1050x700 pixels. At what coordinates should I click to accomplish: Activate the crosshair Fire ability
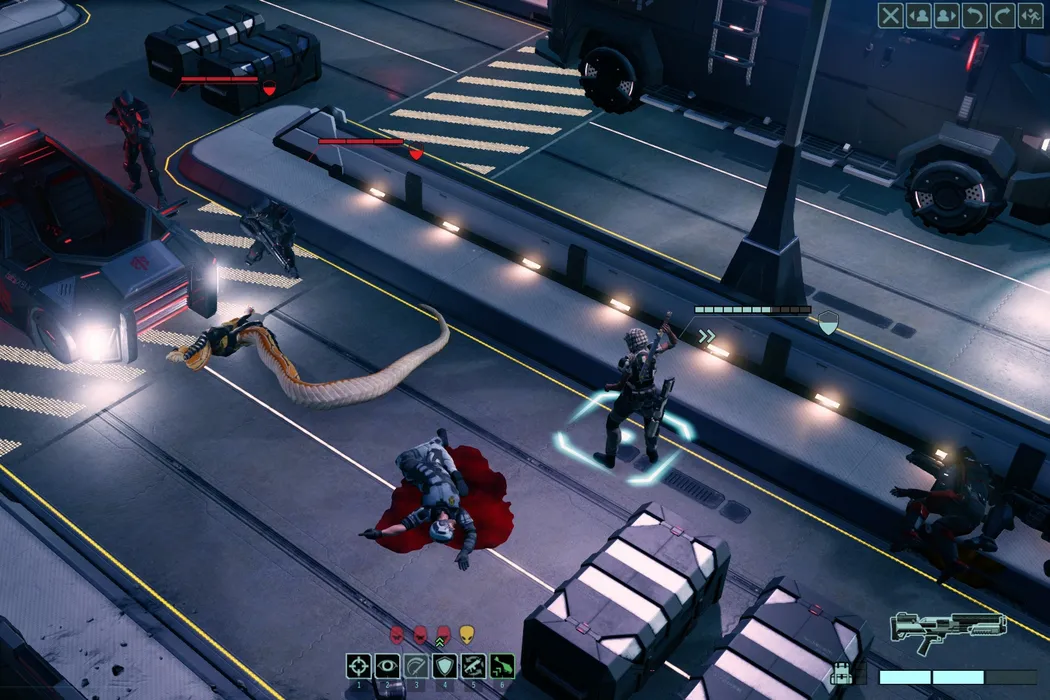[359, 666]
